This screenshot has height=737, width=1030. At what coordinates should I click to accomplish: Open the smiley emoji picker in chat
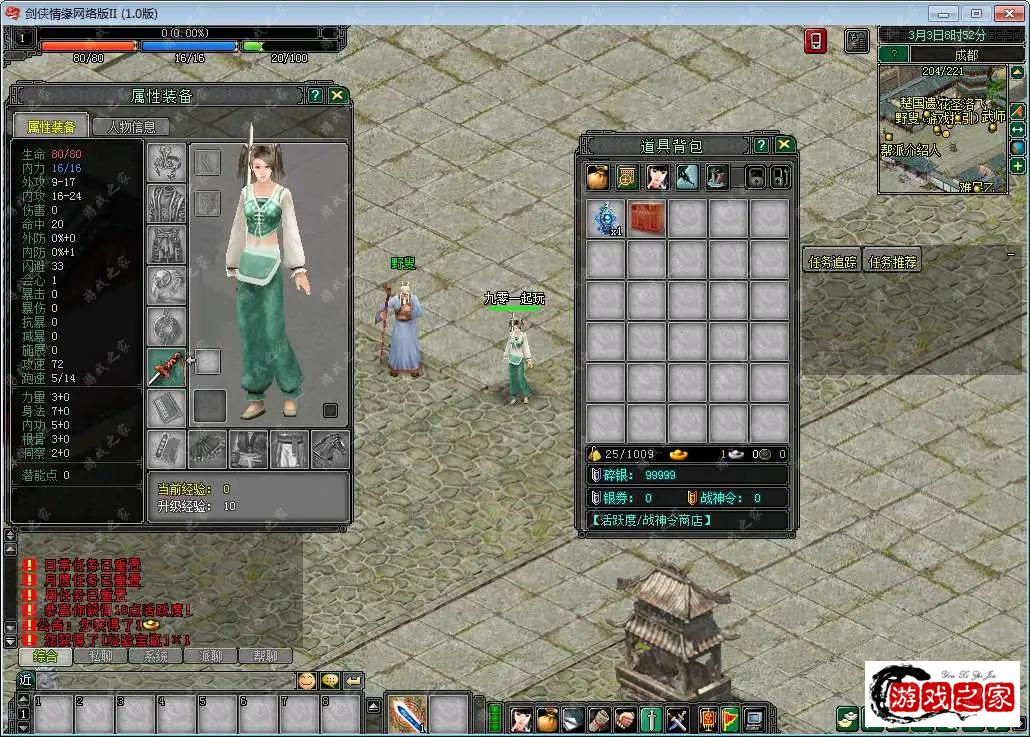coord(306,681)
